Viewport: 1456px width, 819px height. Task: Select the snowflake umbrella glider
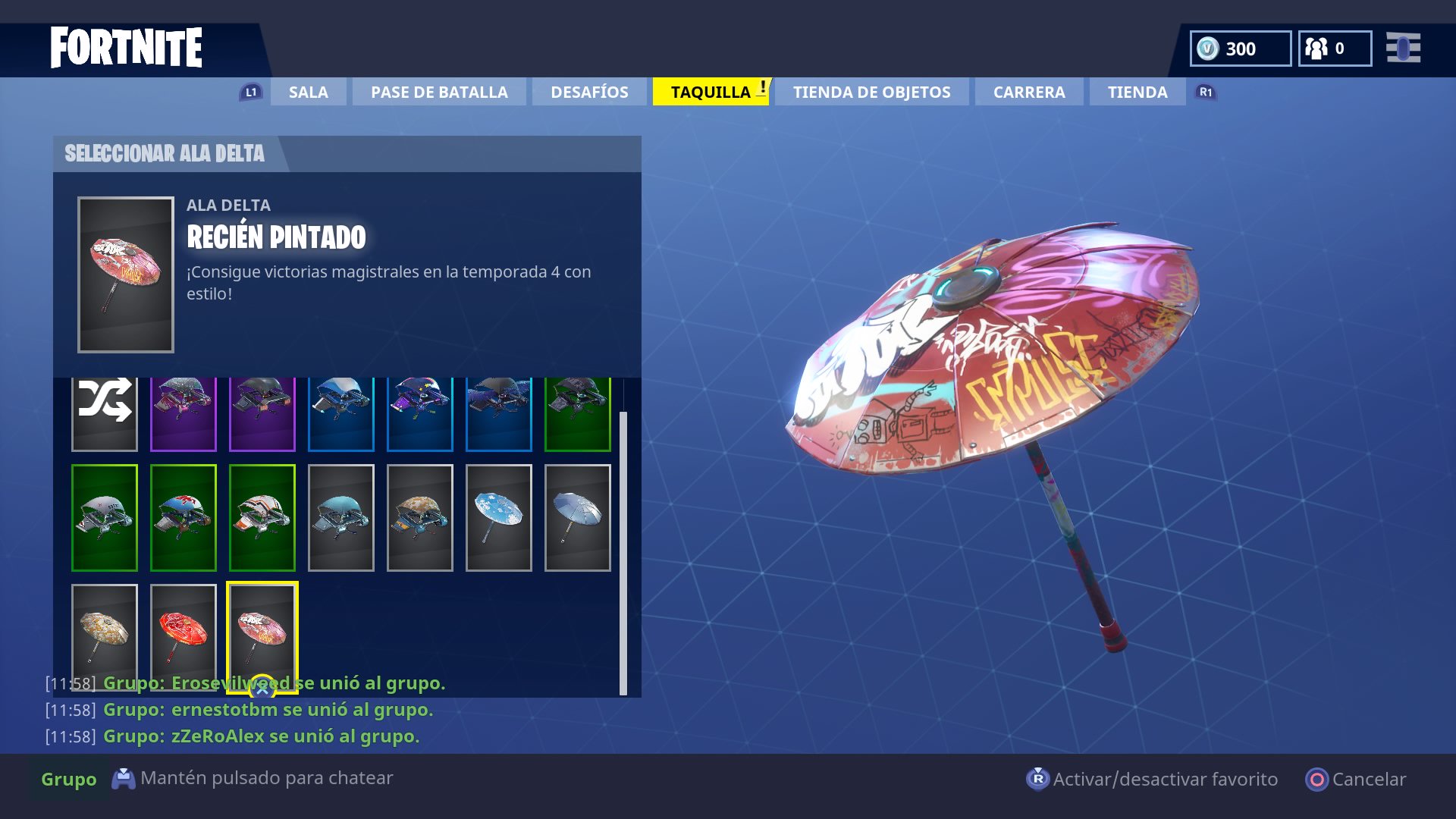499,518
